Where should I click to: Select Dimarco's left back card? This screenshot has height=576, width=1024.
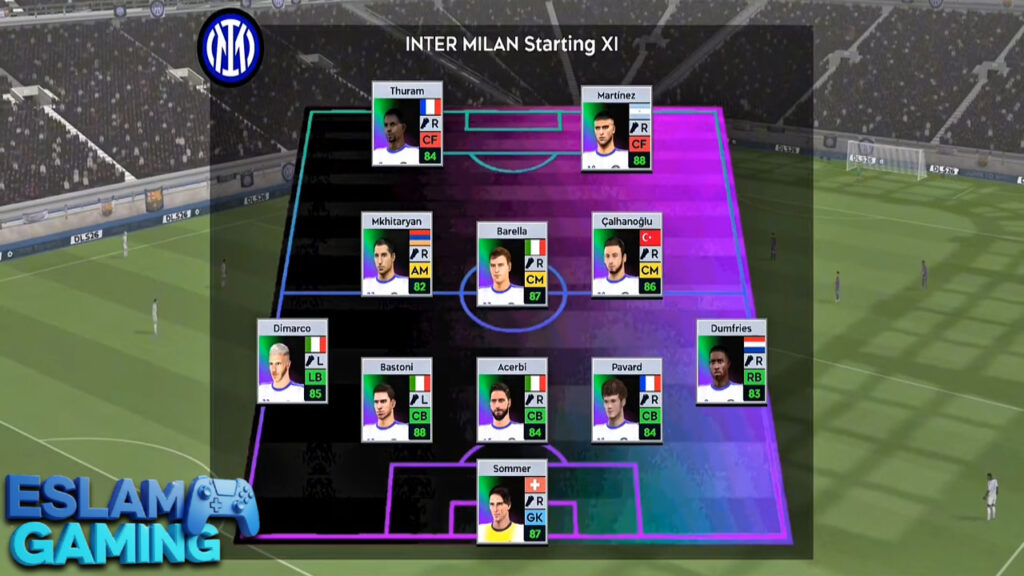coord(292,361)
